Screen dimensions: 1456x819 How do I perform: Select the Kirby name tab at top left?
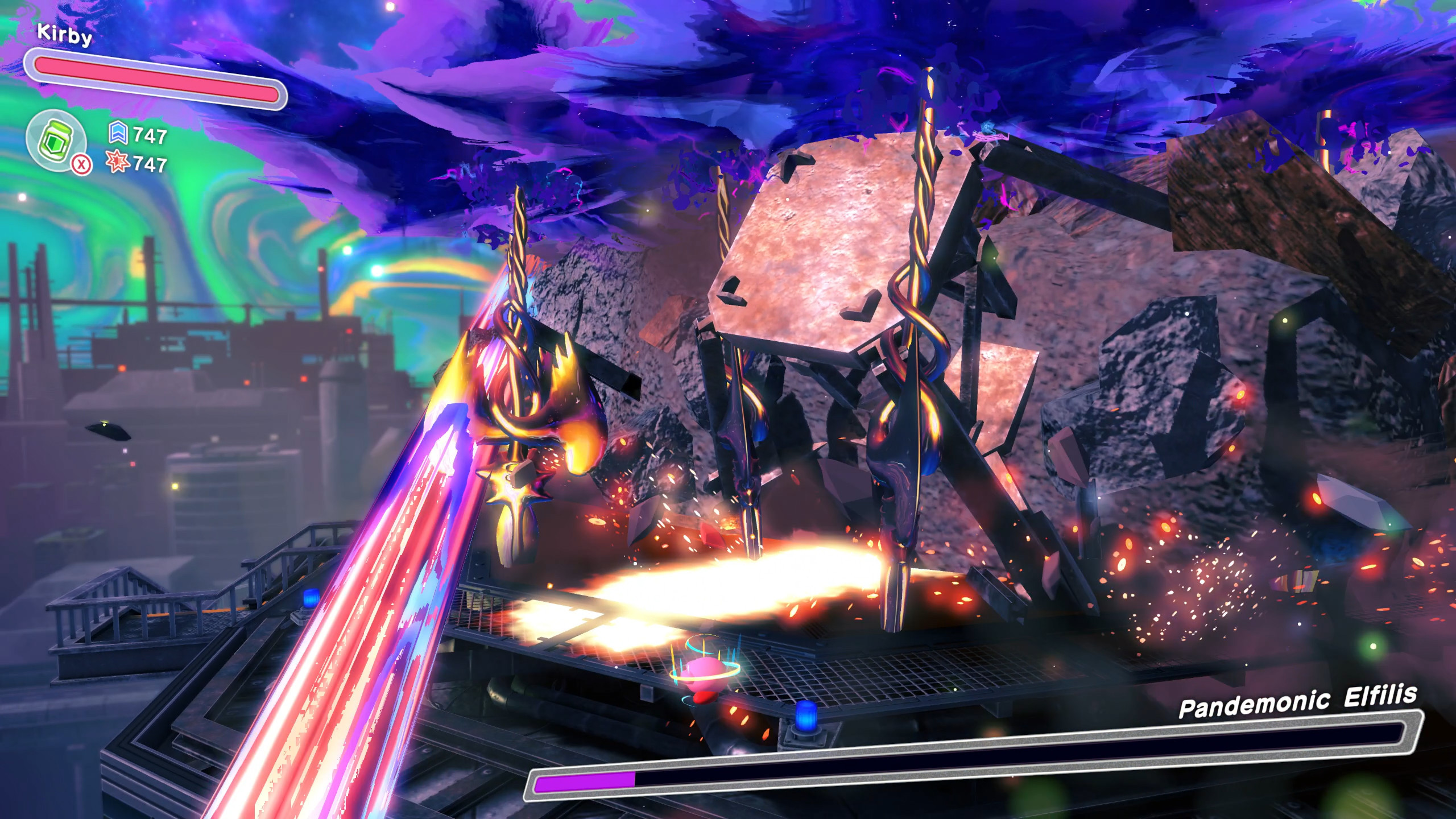click(63, 34)
